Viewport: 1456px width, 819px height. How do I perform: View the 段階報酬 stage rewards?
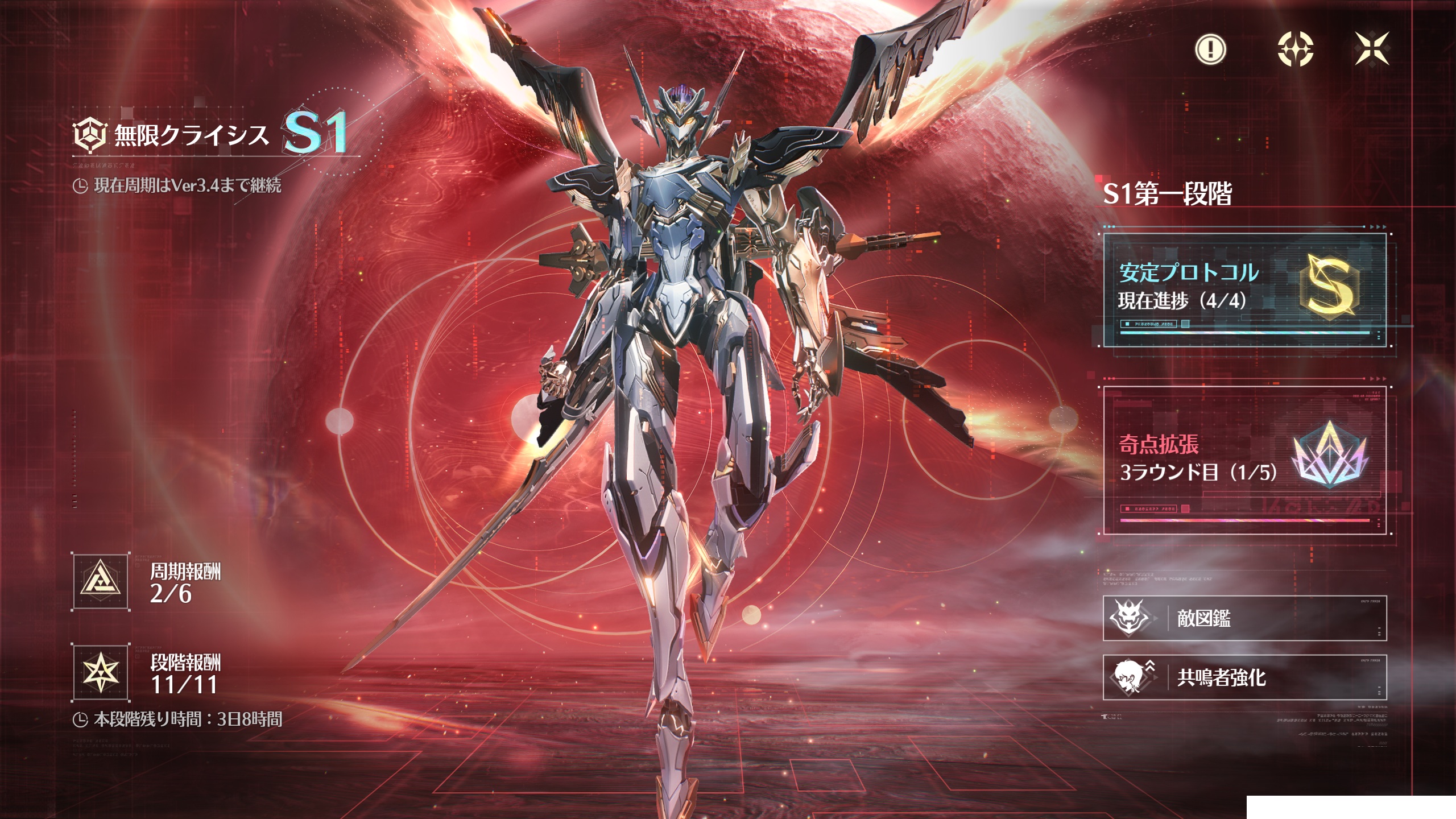[x=101, y=673]
